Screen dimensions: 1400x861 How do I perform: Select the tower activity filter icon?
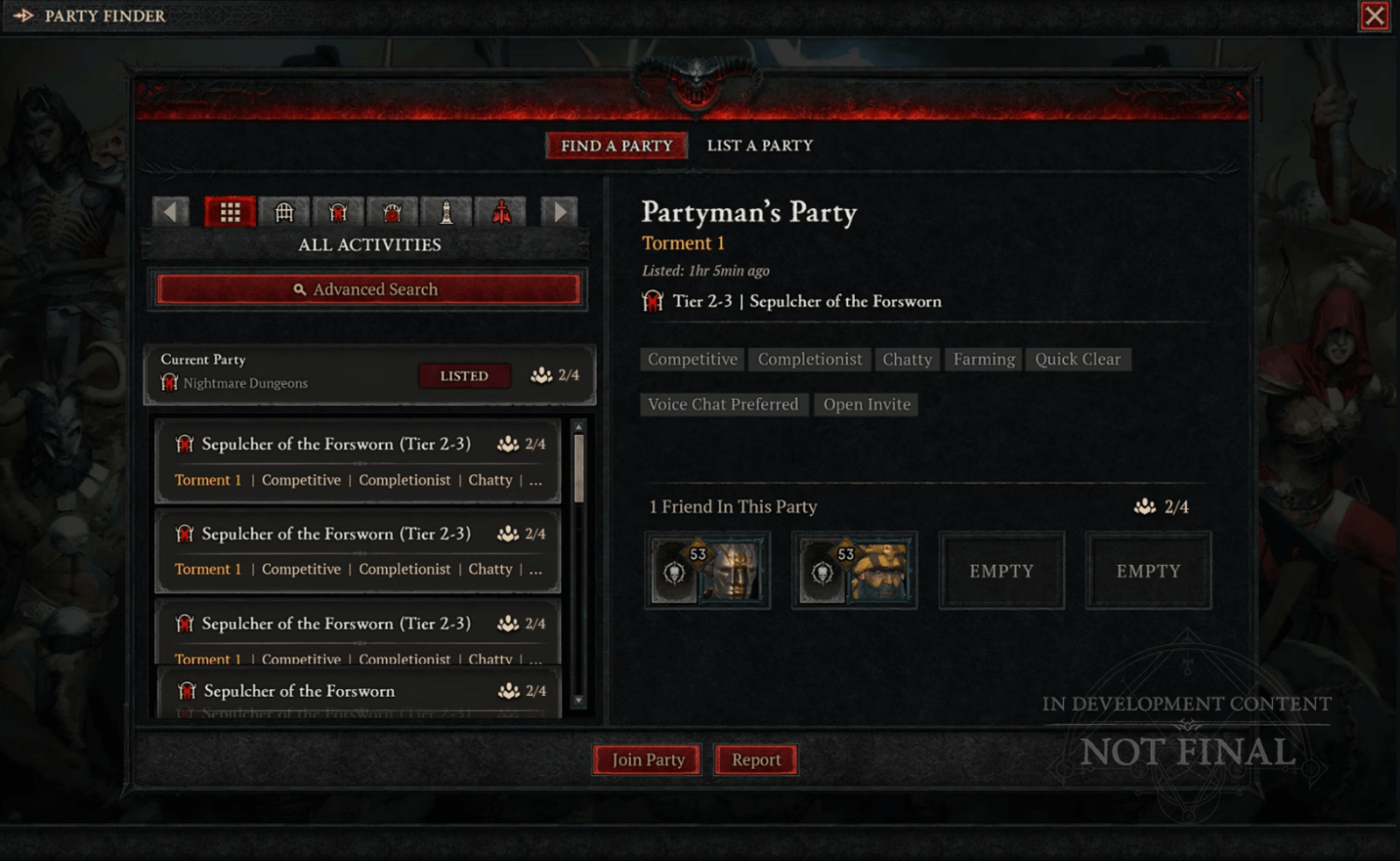tap(448, 211)
